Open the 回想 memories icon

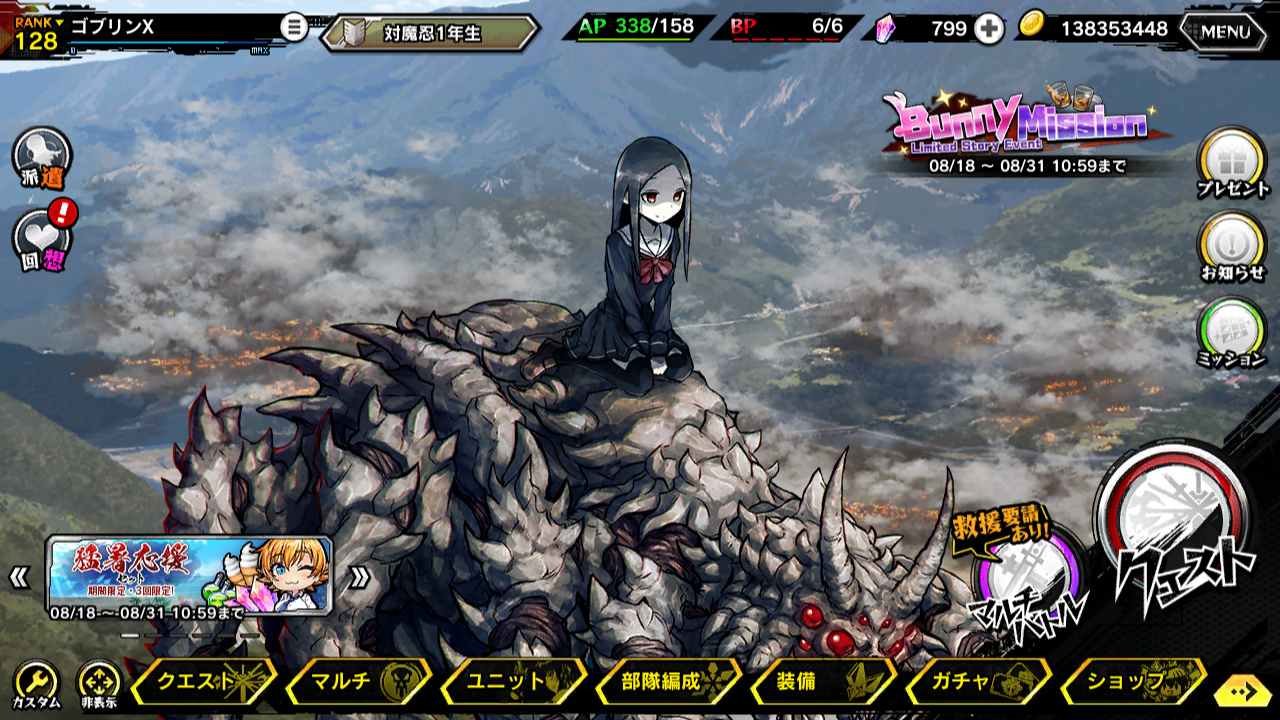click(42, 243)
